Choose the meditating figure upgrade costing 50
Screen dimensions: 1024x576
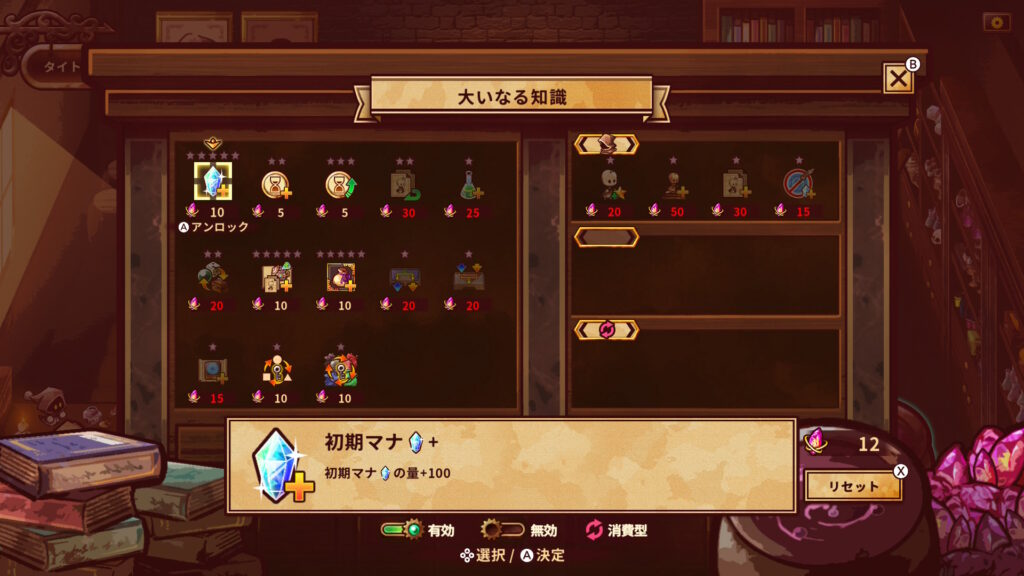tap(673, 184)
